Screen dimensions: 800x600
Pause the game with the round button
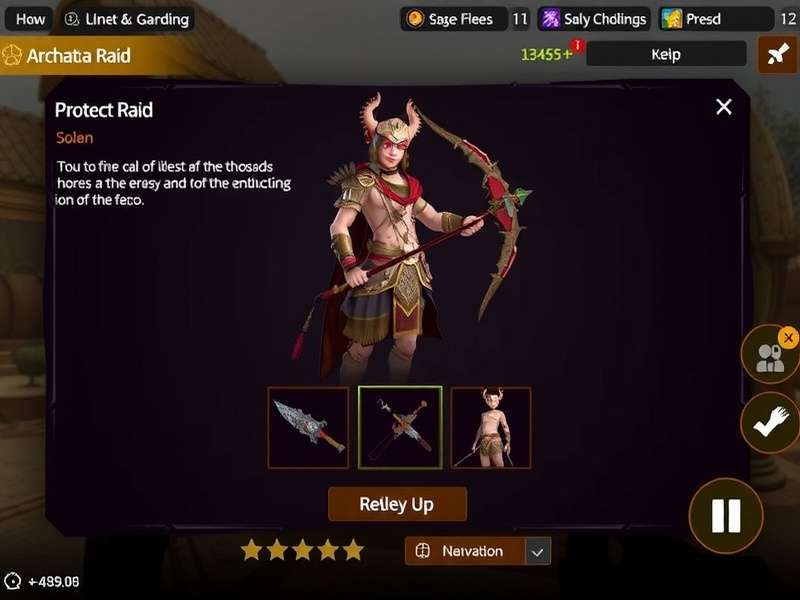(x=725, y=515)
